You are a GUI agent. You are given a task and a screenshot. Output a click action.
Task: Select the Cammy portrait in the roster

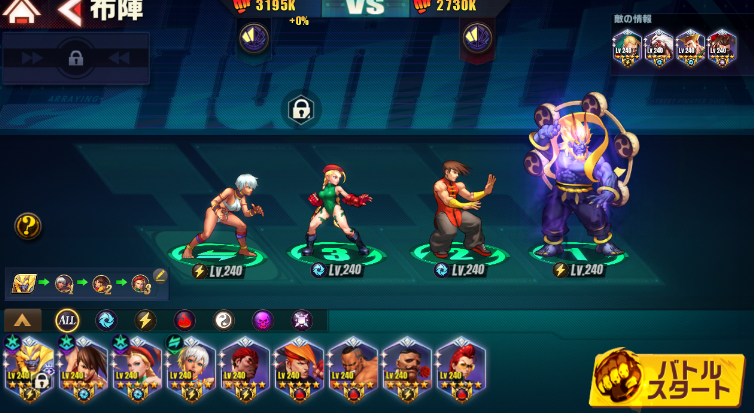point(137,369)
